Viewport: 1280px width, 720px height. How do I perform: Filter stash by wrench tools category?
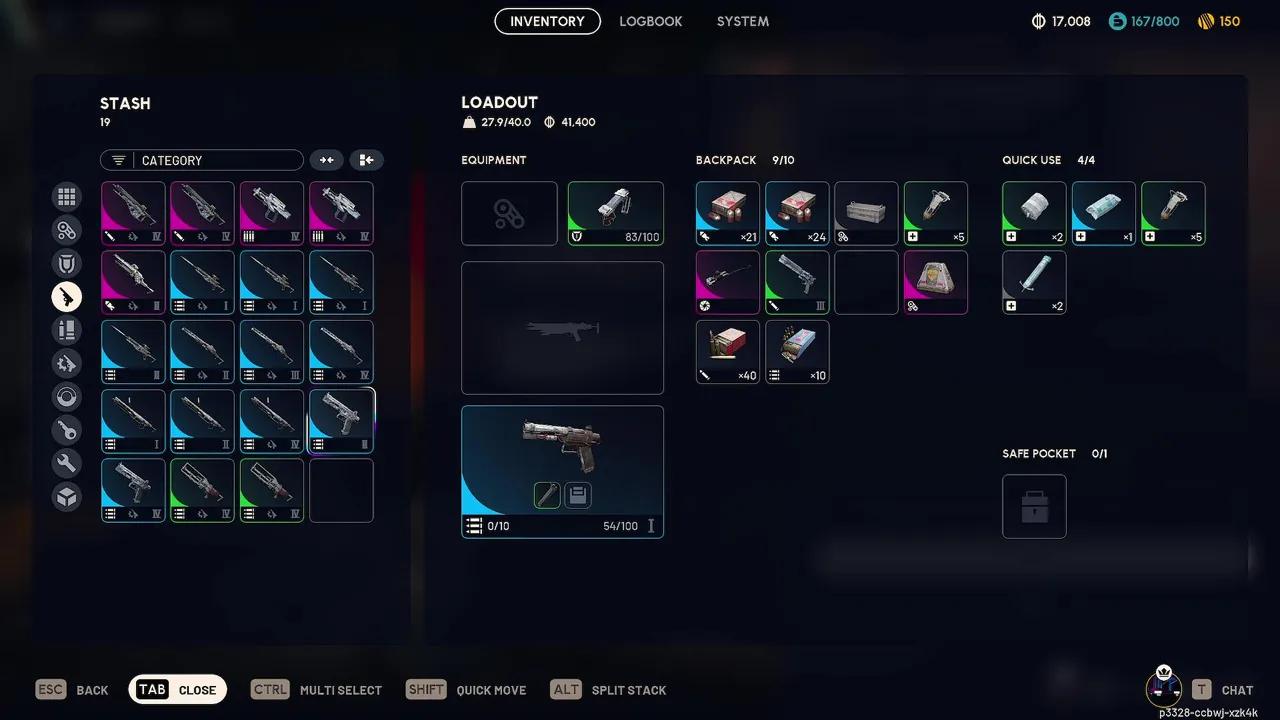[x=67, y=464]
